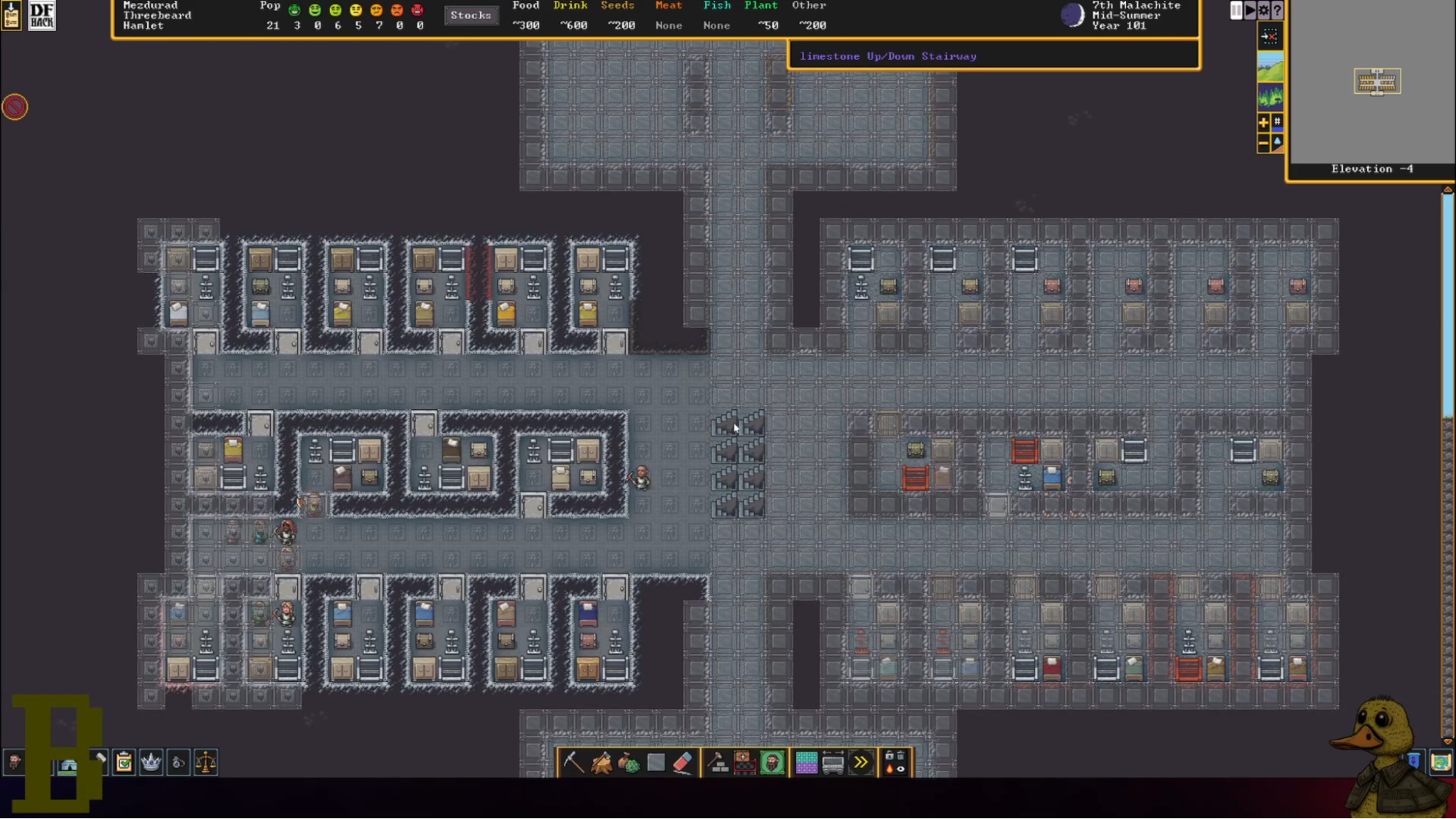Open the help question mark button

click(1277, 10)
